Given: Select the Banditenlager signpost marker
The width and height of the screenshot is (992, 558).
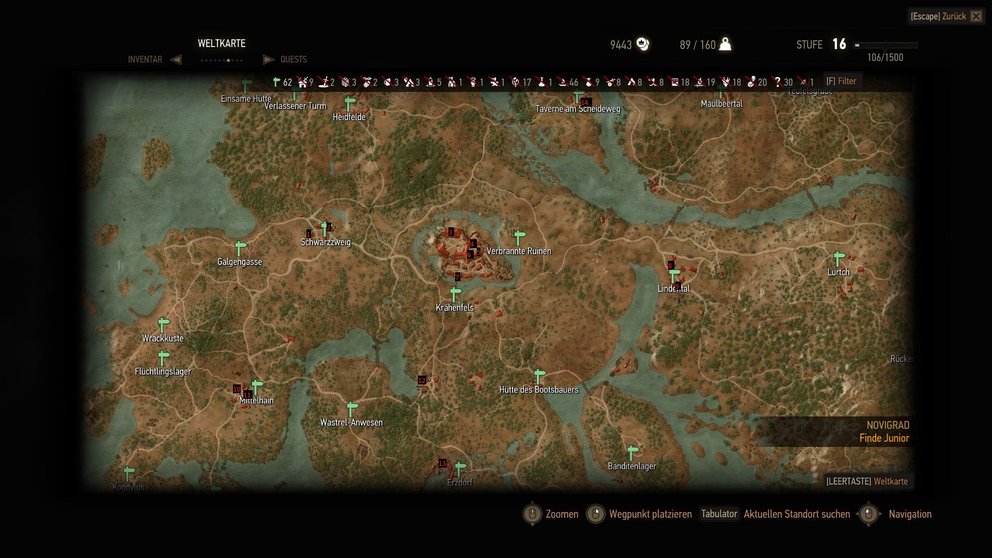Looking at the screenshot, I should point(632,453).
